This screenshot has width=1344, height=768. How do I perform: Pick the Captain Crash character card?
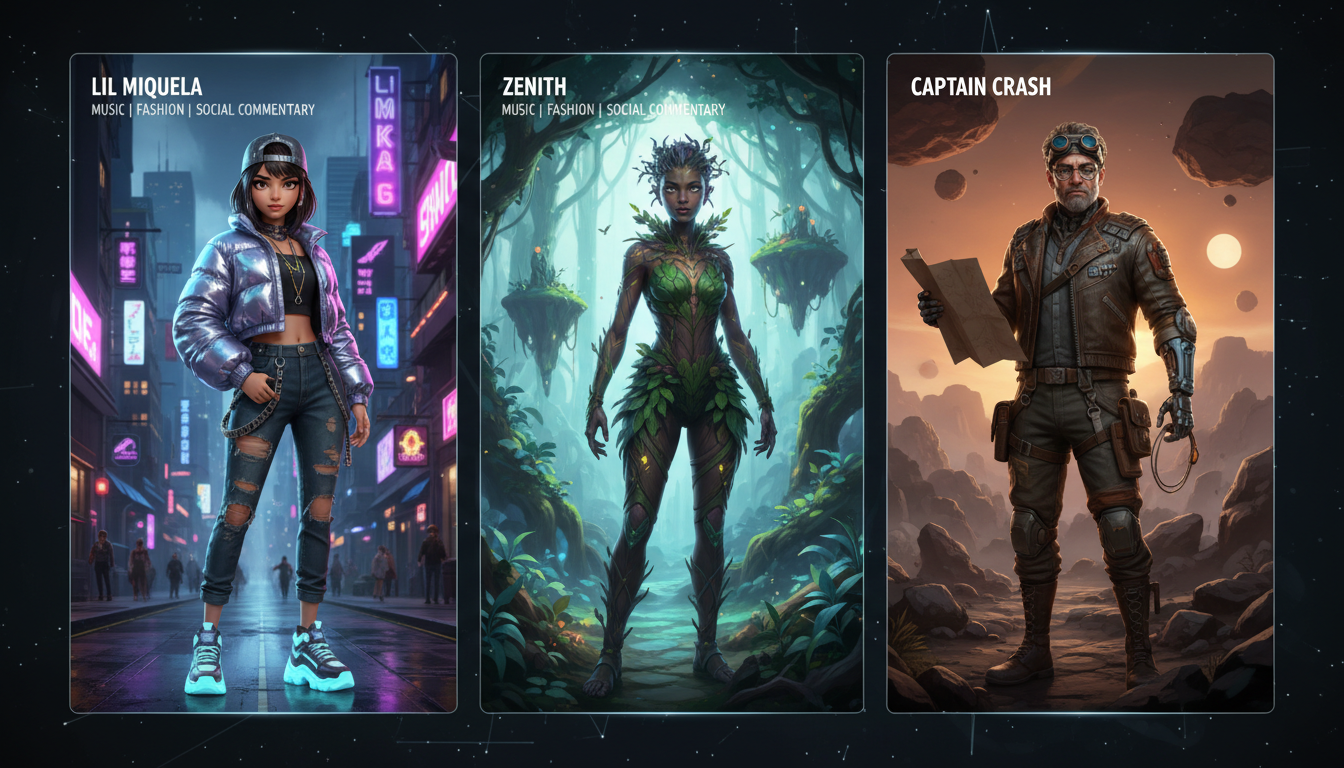click(x=1080, y=383)
